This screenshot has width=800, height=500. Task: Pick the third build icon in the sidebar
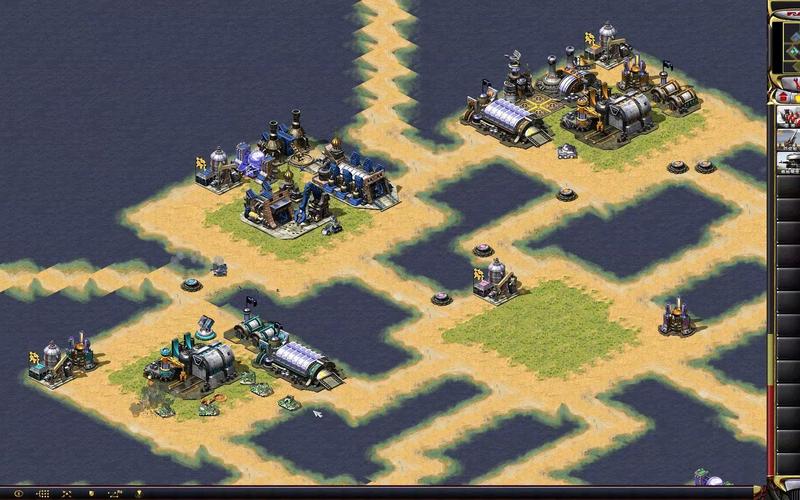point(789,163)
